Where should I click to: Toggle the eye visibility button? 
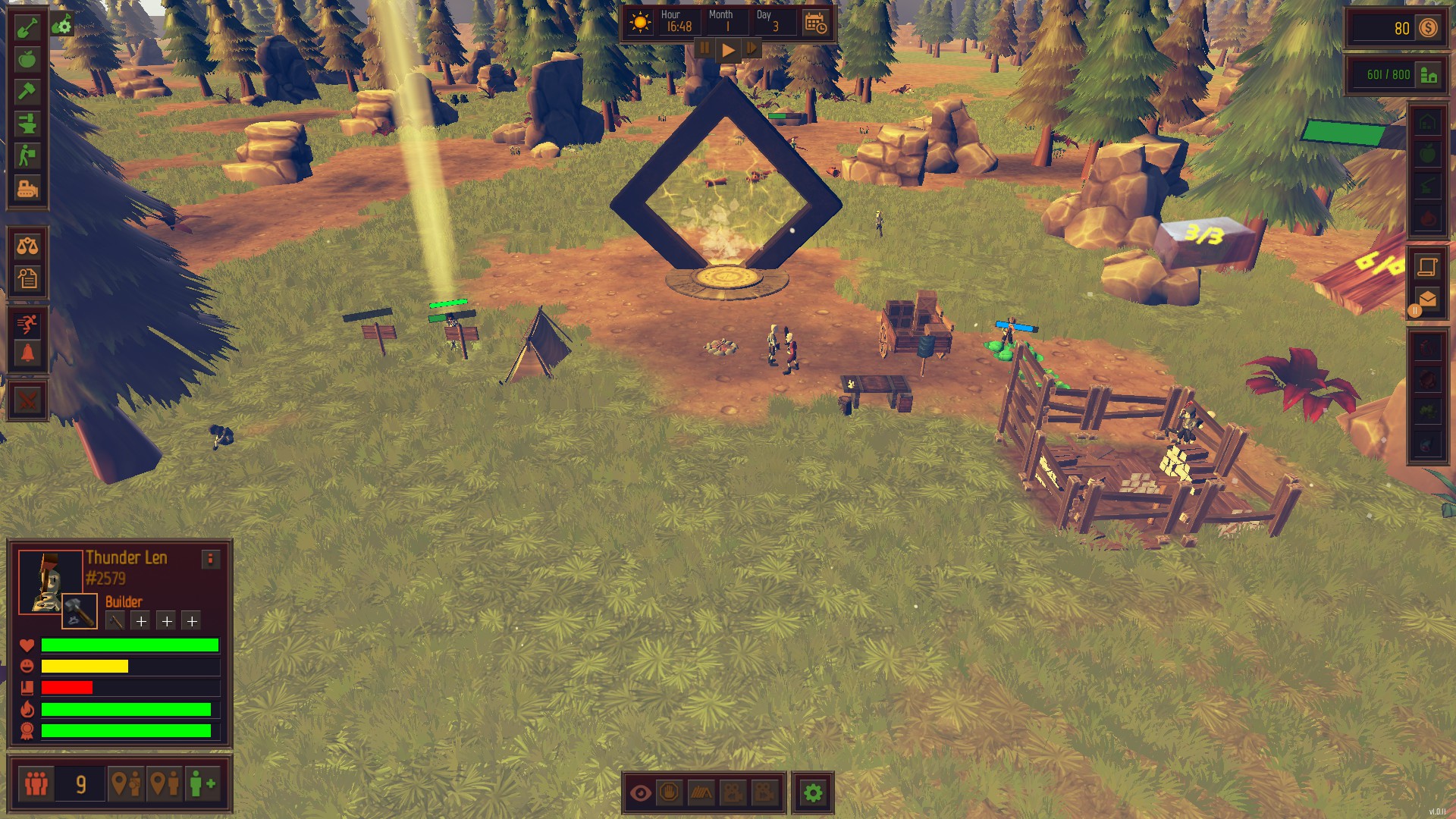641,793
